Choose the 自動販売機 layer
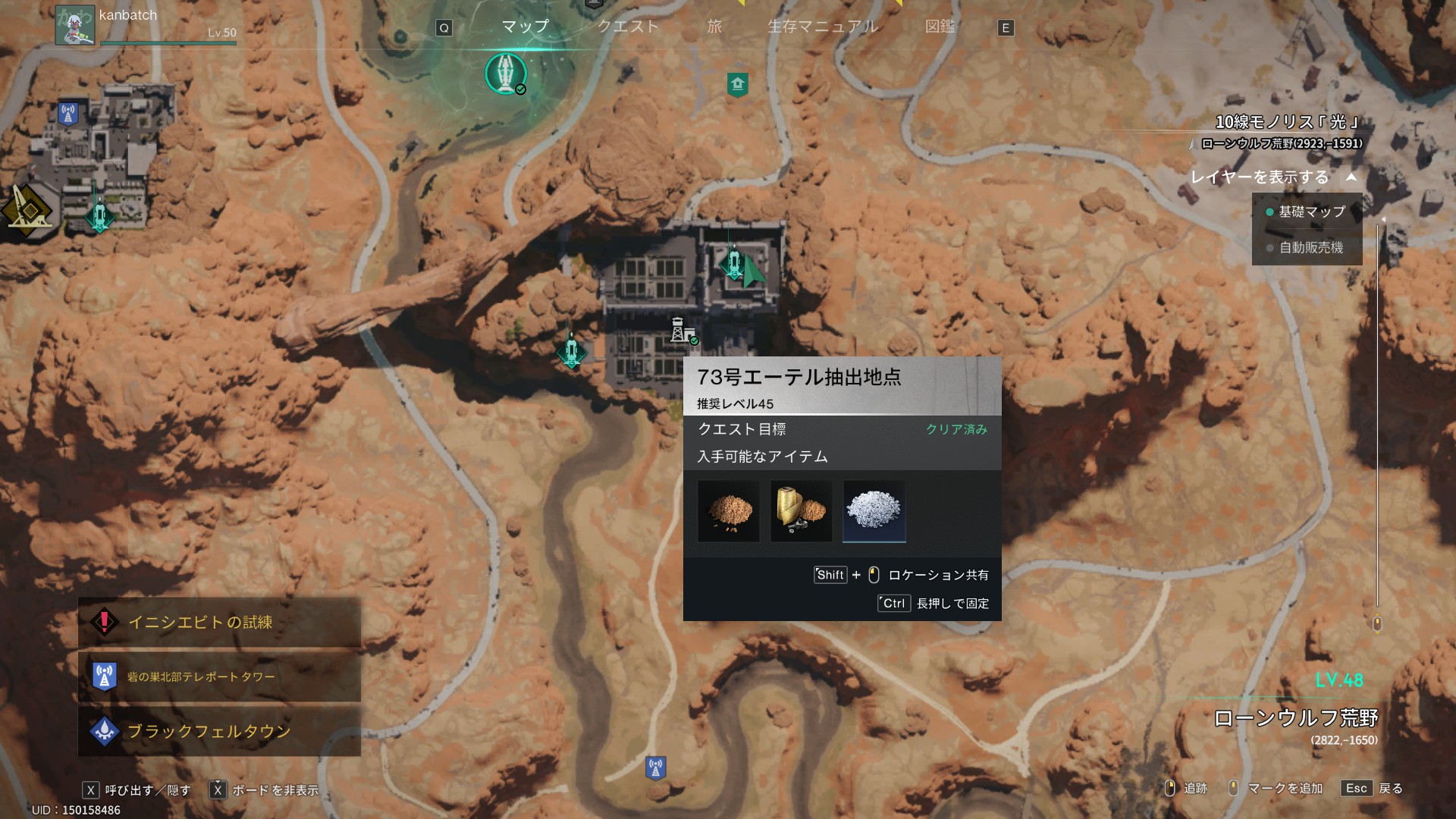Viewport: 1456px width, 819px height. pyautogui.click(x=1310, y=247)
